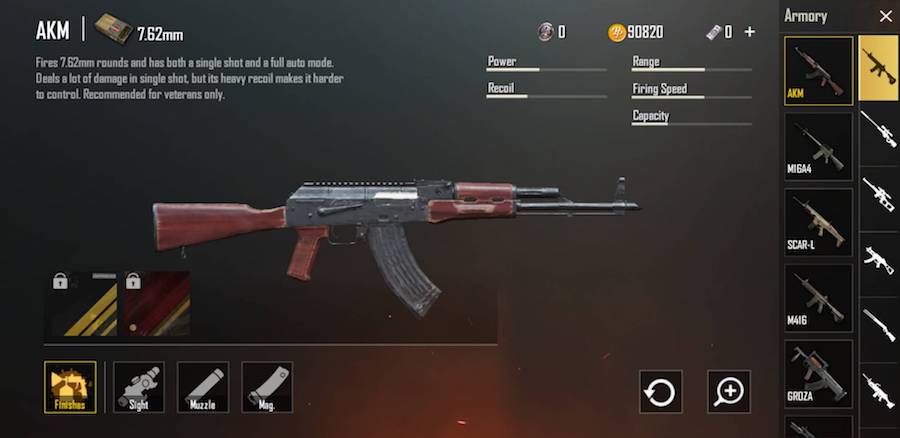900x438 pixels.
Task: Pick the M416 from the weapon list
Action: click(818, 298)
